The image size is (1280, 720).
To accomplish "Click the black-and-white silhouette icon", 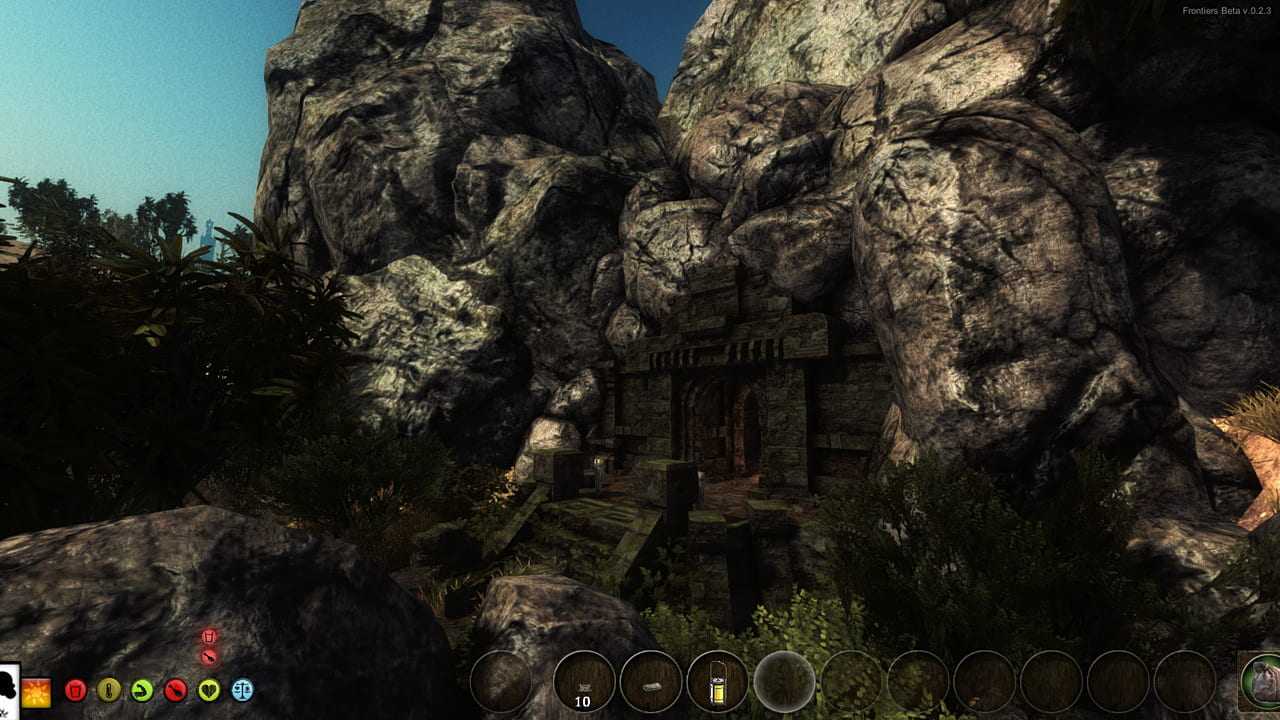I will pos(9,689).
